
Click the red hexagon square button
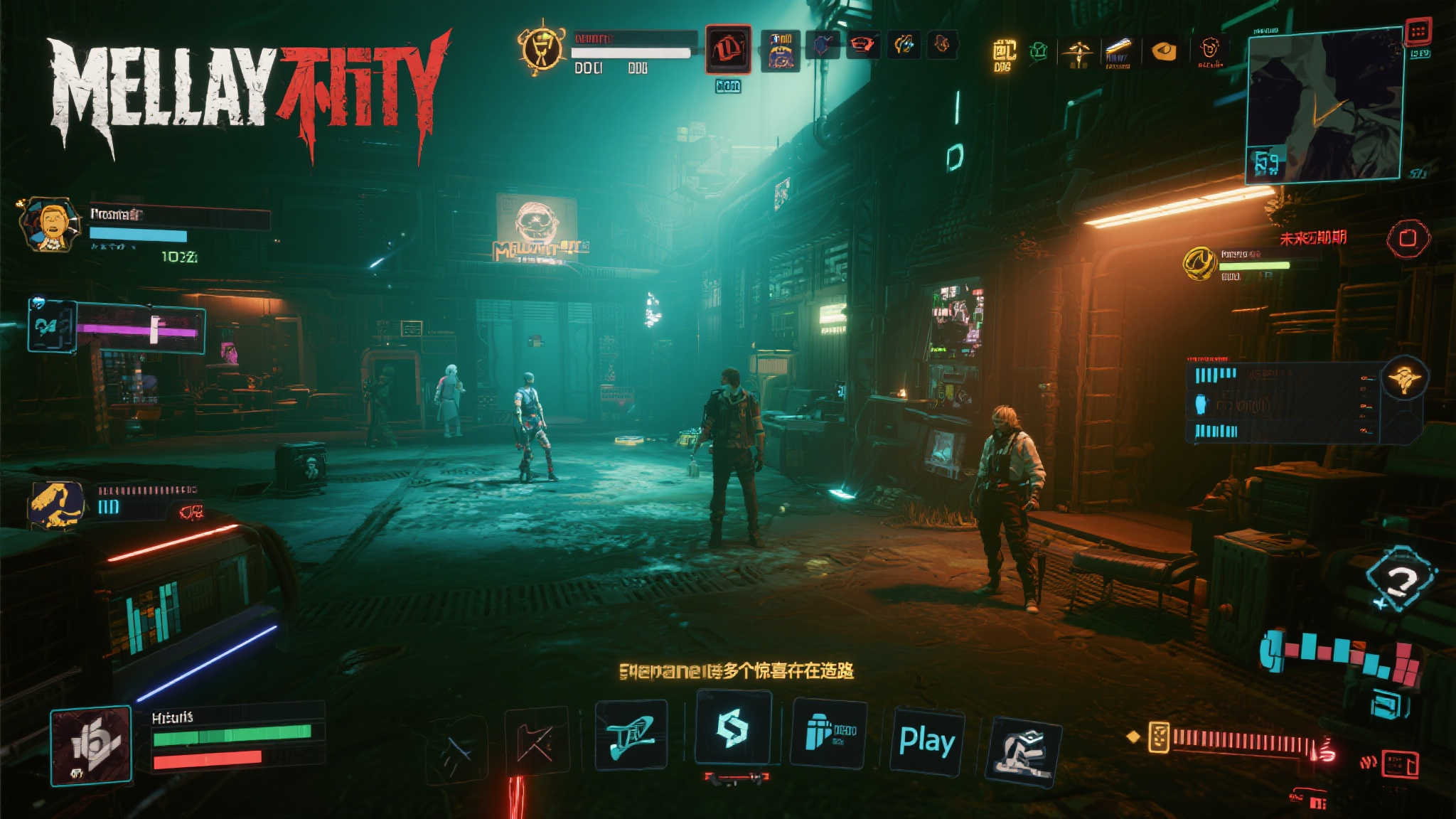click(x=1408, y=238)
